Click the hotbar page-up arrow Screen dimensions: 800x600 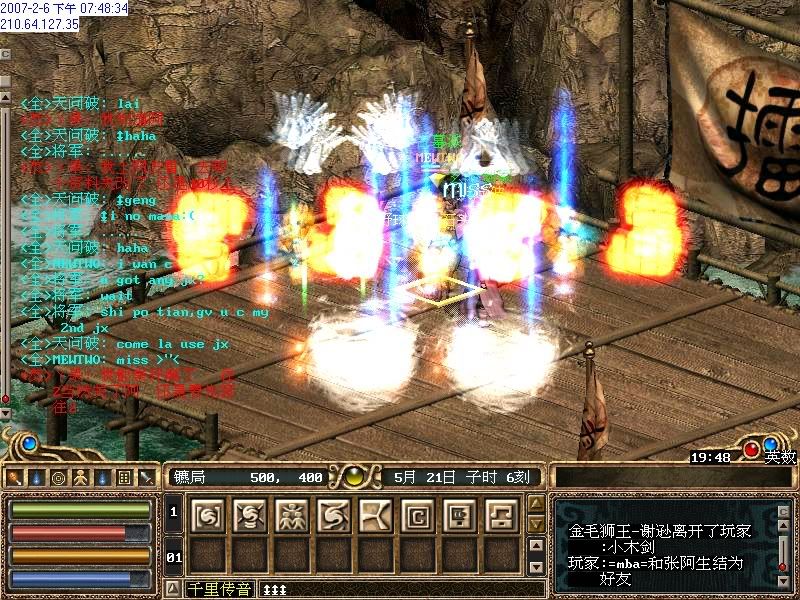536,504
